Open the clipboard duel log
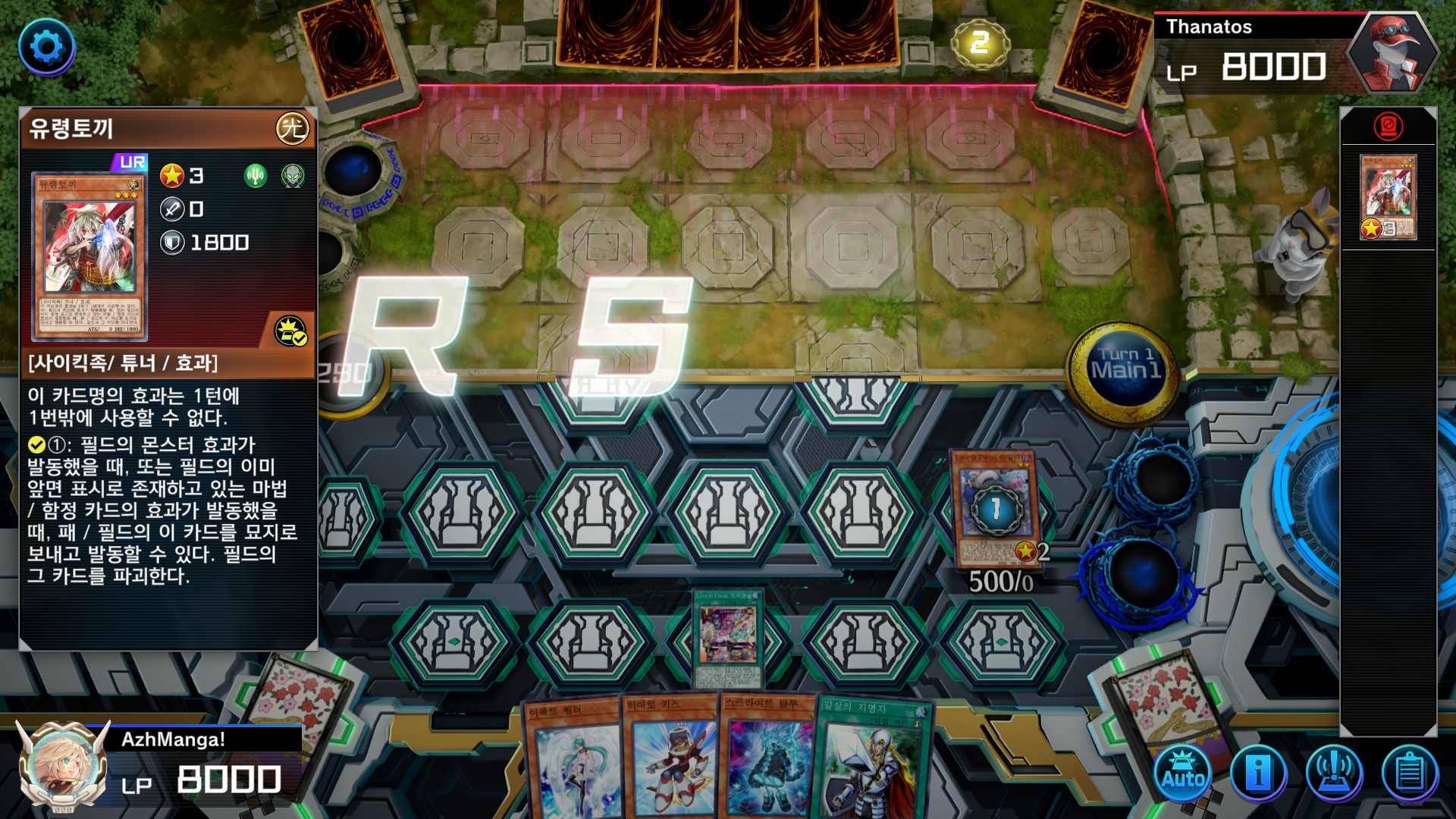This screenshot has width=1456, height=819. [x=1410, y=773]
